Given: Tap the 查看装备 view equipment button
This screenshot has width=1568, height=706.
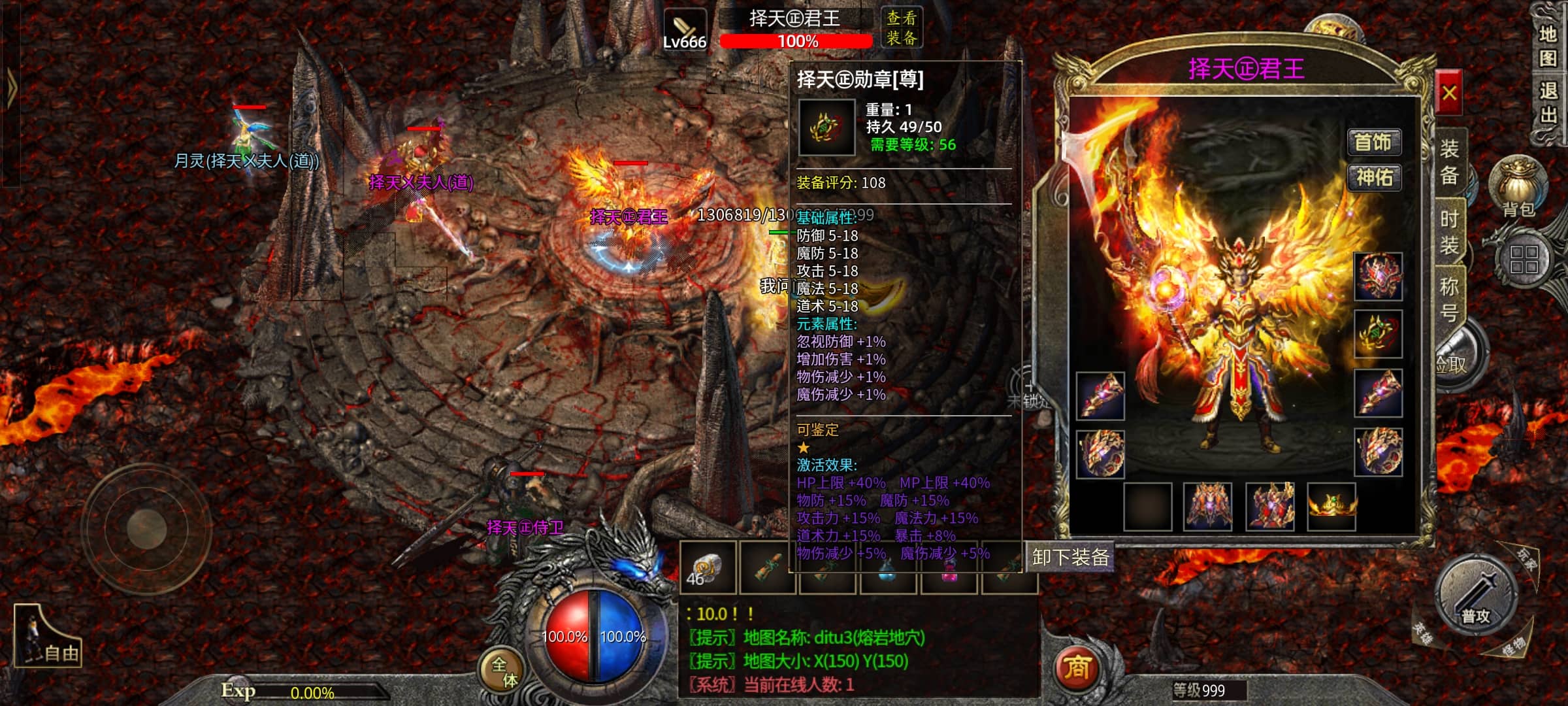Looking at the screenshot, I should point(902,28).
